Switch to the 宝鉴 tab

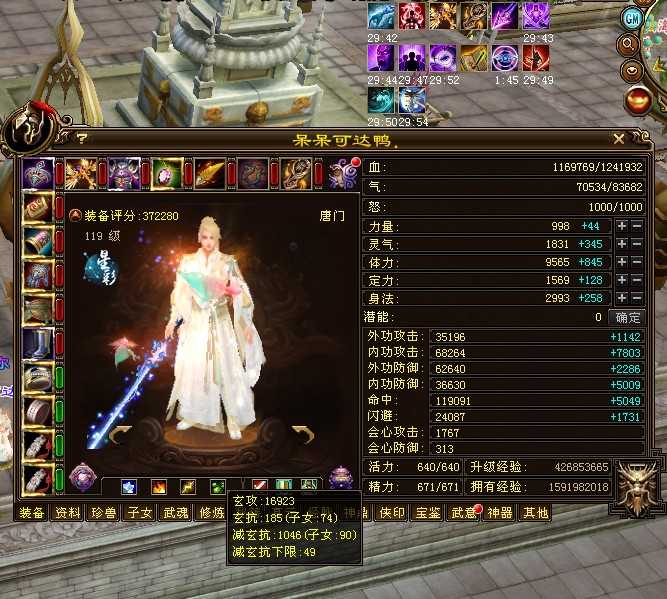(428, 513)
